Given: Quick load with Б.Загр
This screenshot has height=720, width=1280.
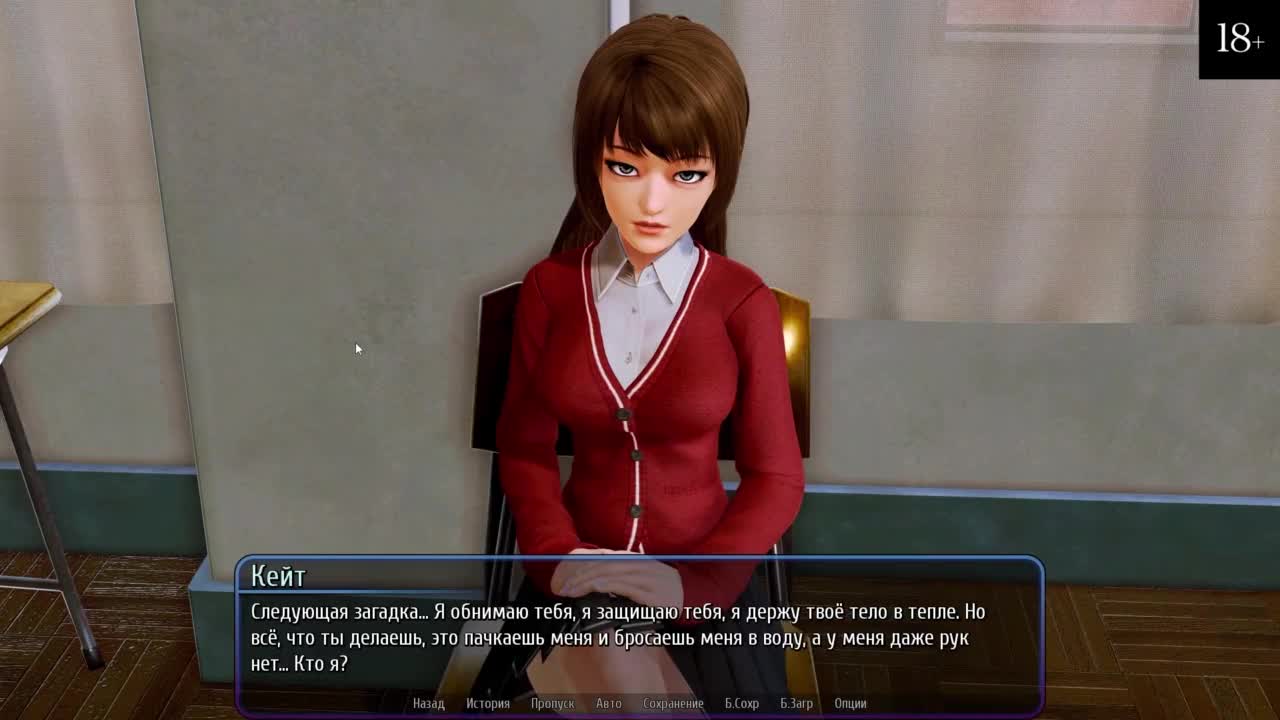Looking at the screenshot, I should tap(796, 703).
